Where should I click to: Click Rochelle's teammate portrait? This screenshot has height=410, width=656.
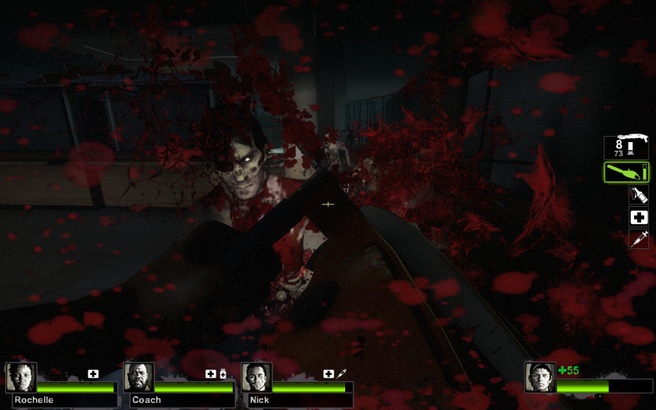[x=20, y=377]
